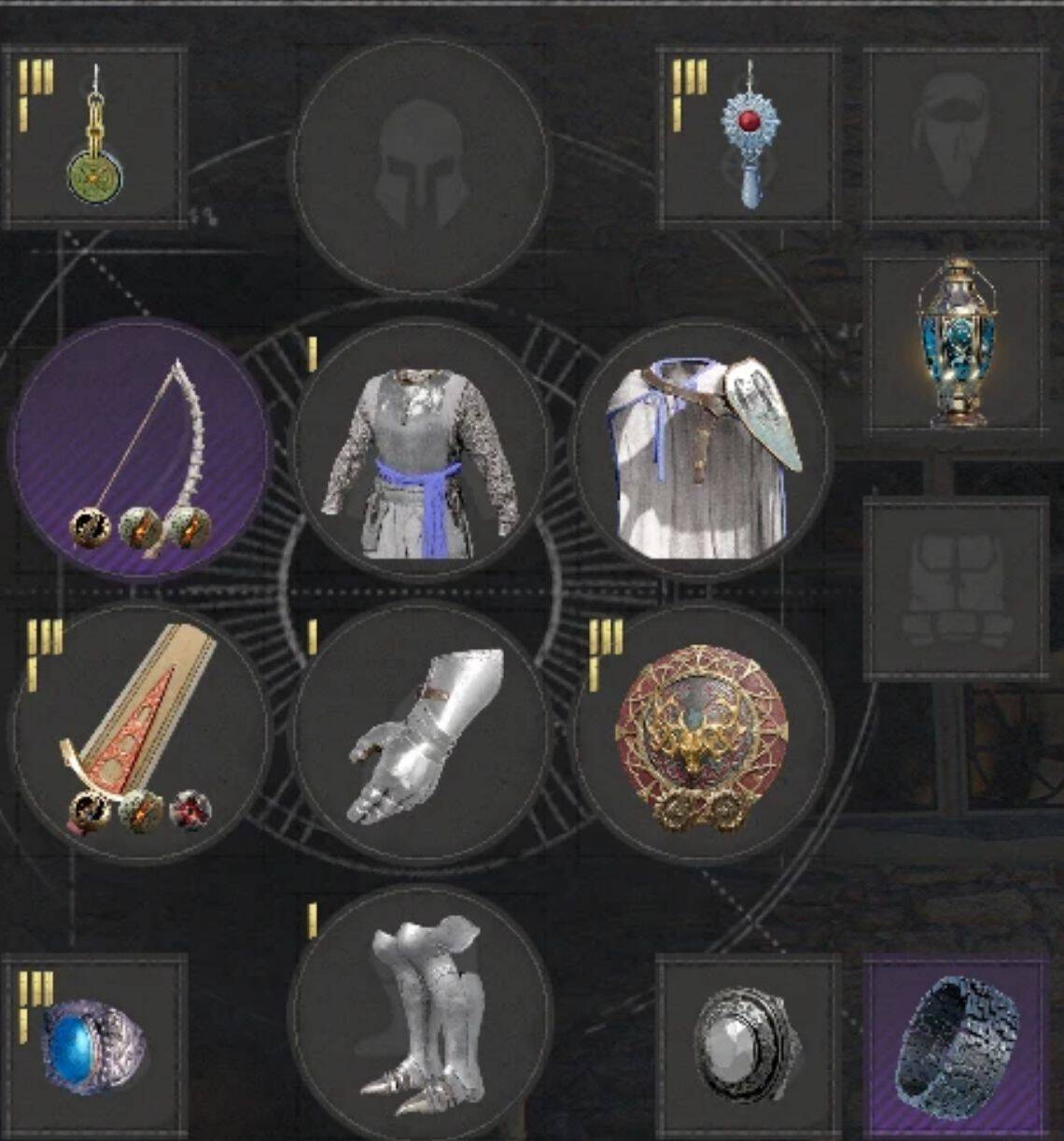1064x1141 pixels.
Task: Open the empty backpack slot
Action: pyautogui.click(x=956, y=589)
